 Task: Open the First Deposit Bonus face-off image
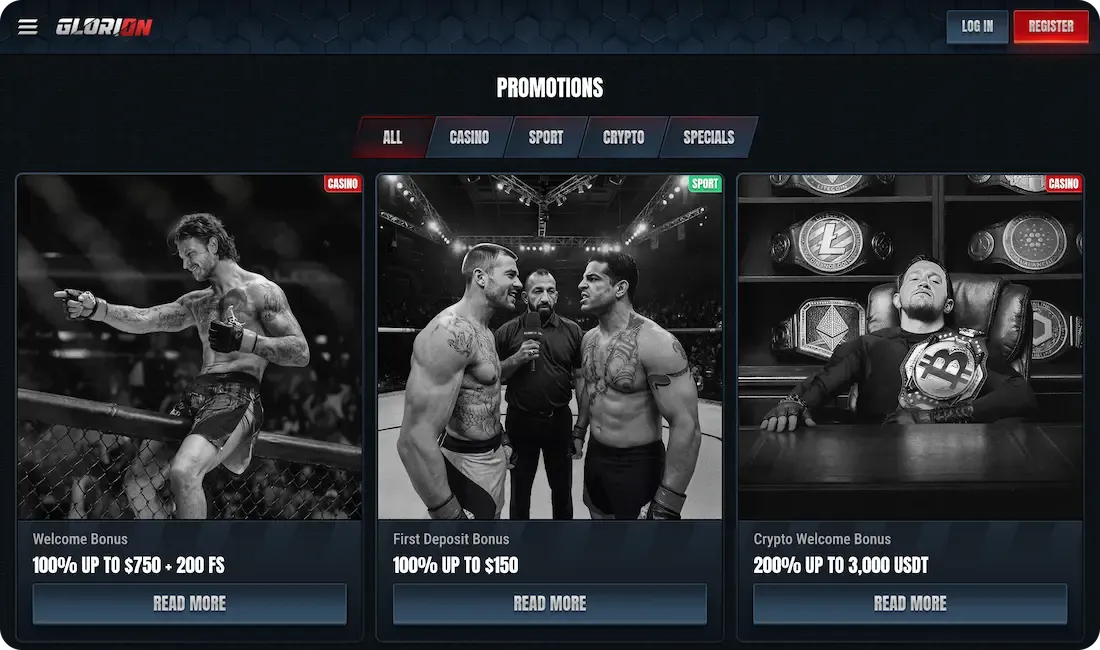pos(550,347)
